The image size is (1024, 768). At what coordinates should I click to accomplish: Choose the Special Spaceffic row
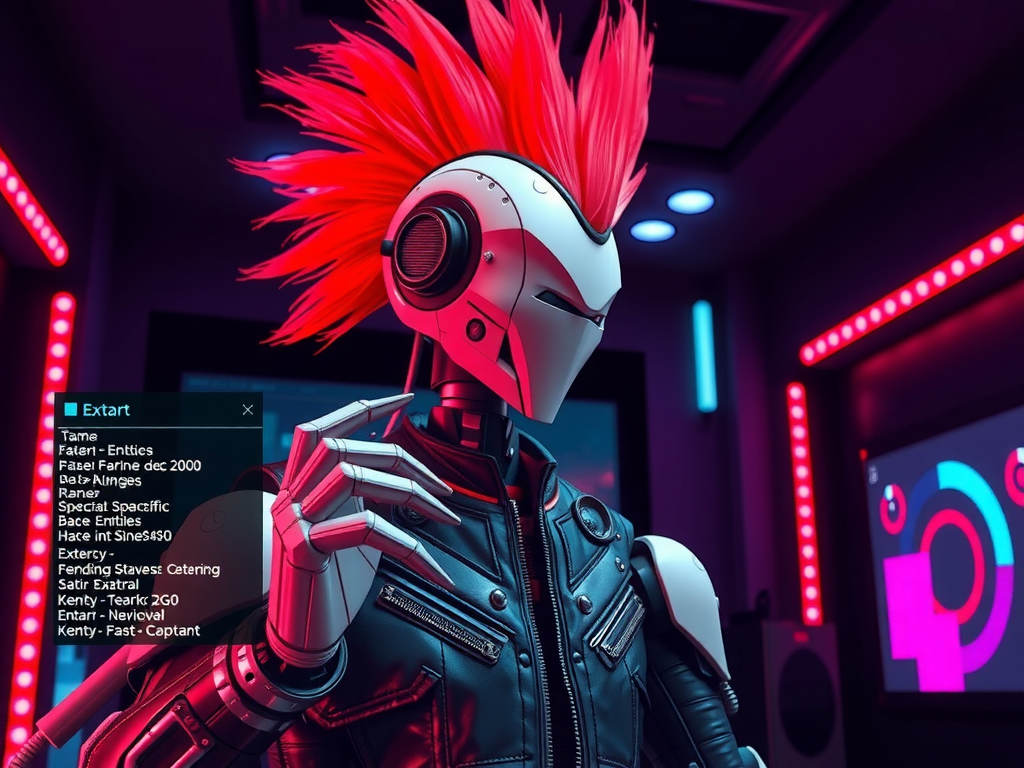click(114, 506)
